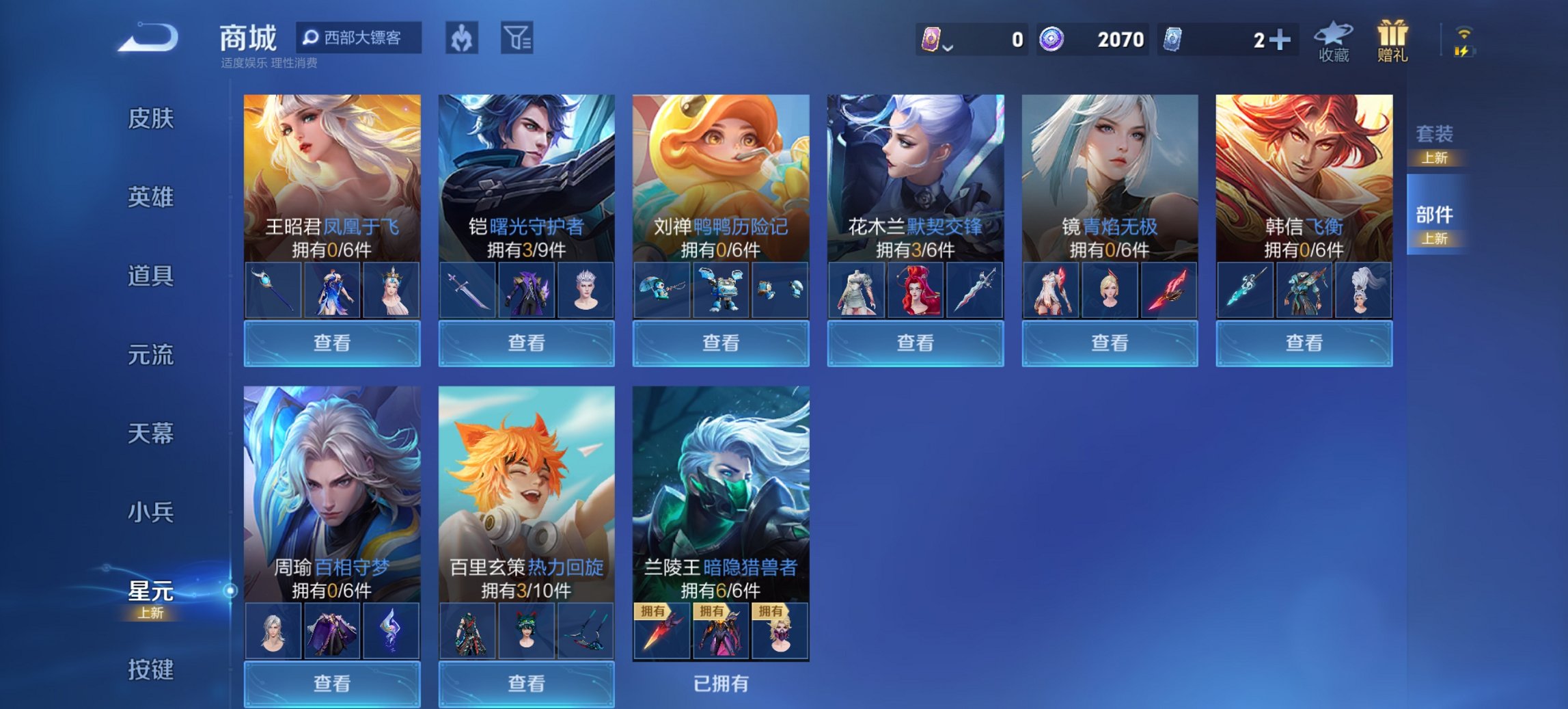1568x709 pixels.
Task: Click the hero assistant icon next to search
Action: (463, 39)
